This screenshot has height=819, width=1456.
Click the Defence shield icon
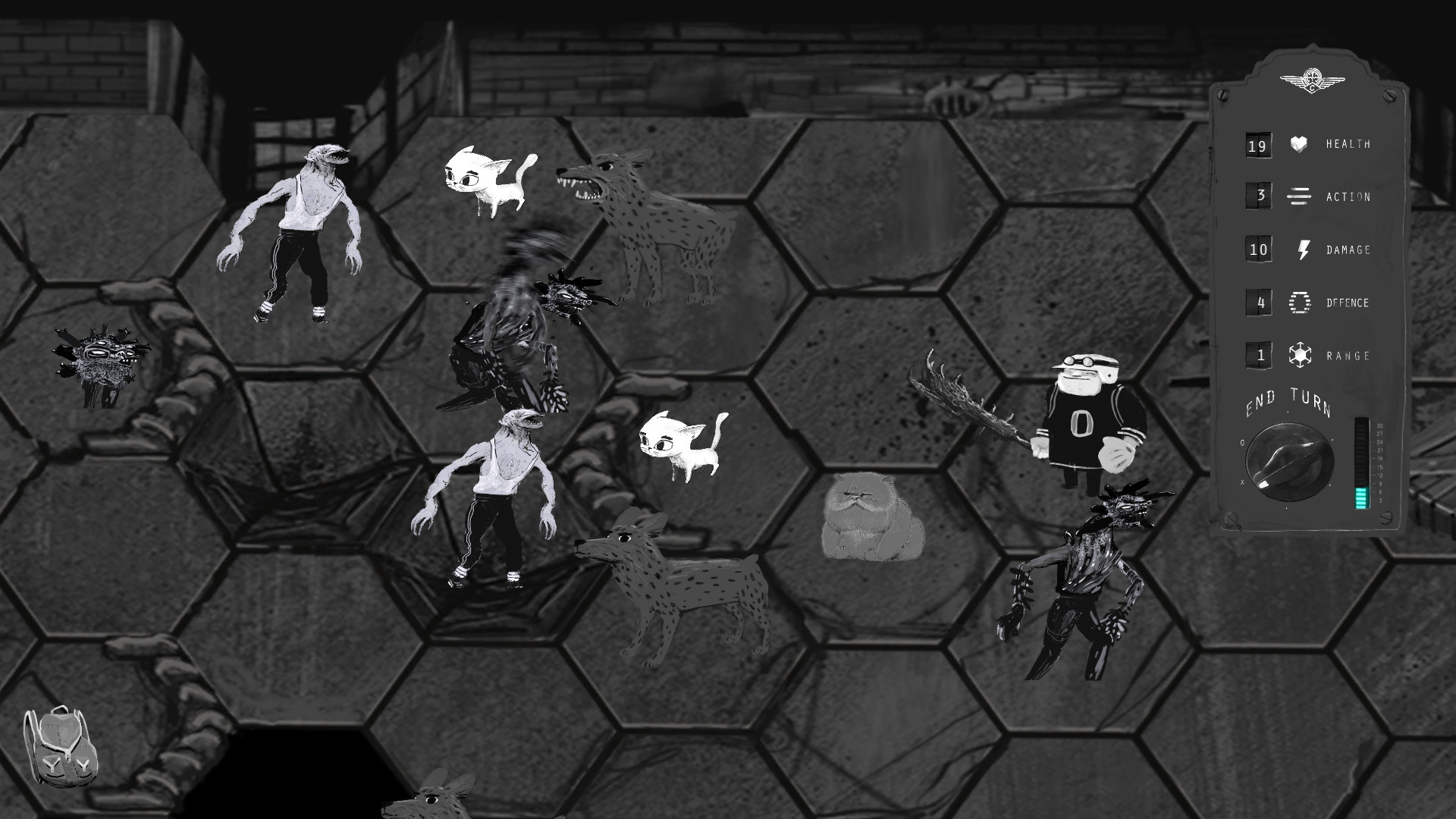[1298, 303]
